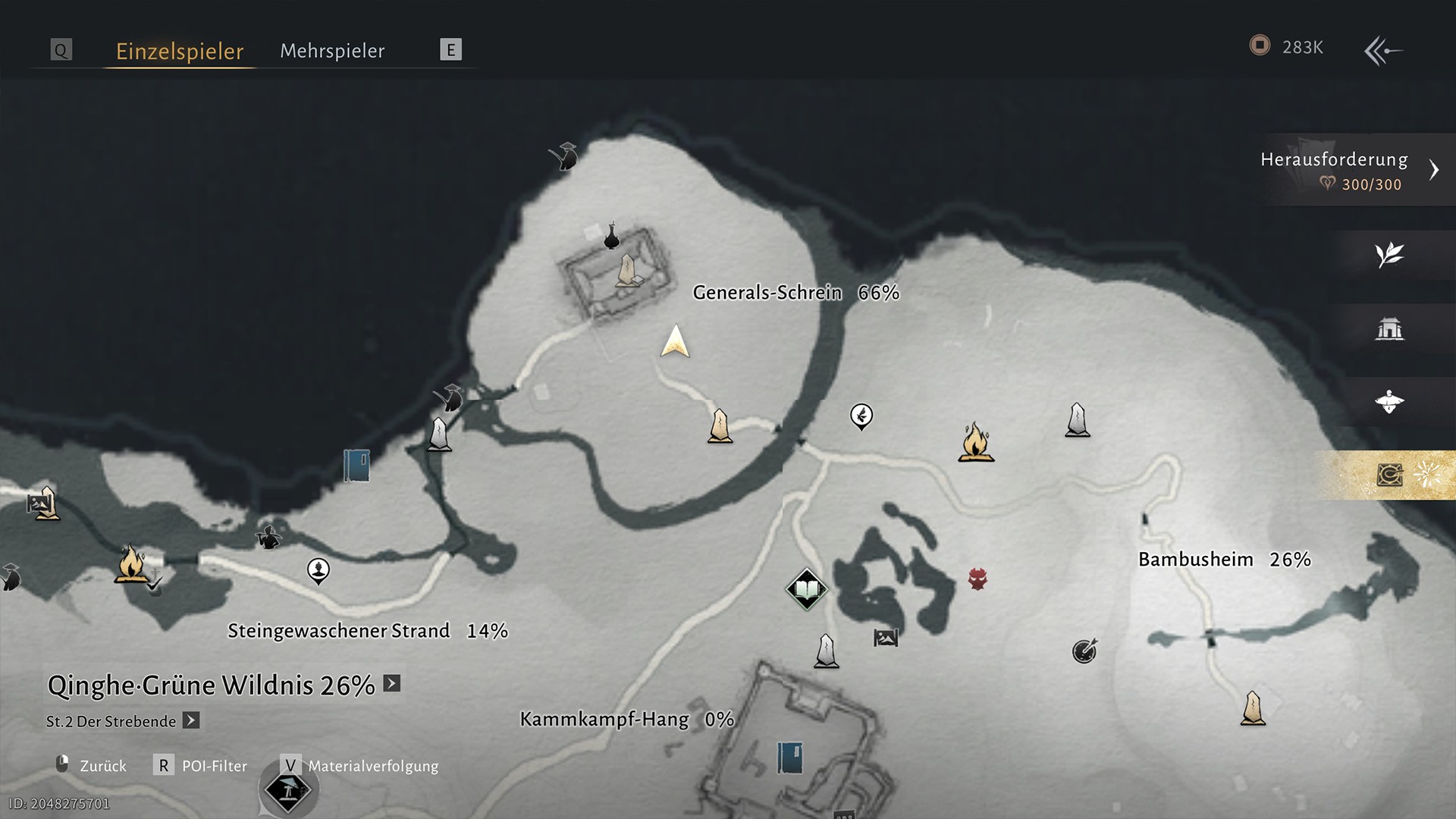Select the person pin marker near Steingewaschener Strand
Viewport: 1456px width, 819px height.
(x=318, y=570)
